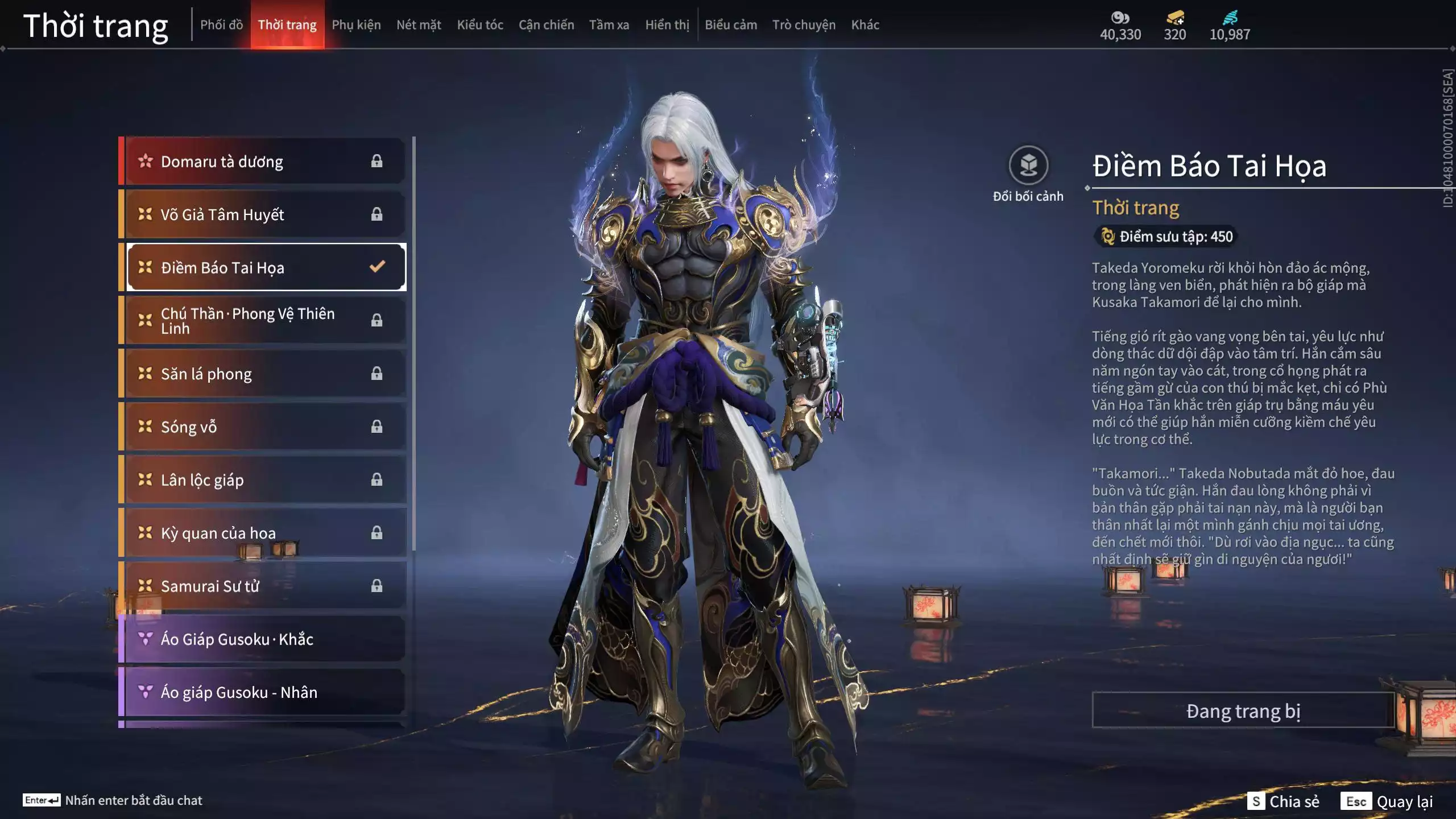Choose the Lân lộc giáp outfit
The image size is (1456, 819).
[x=264, y=480]
